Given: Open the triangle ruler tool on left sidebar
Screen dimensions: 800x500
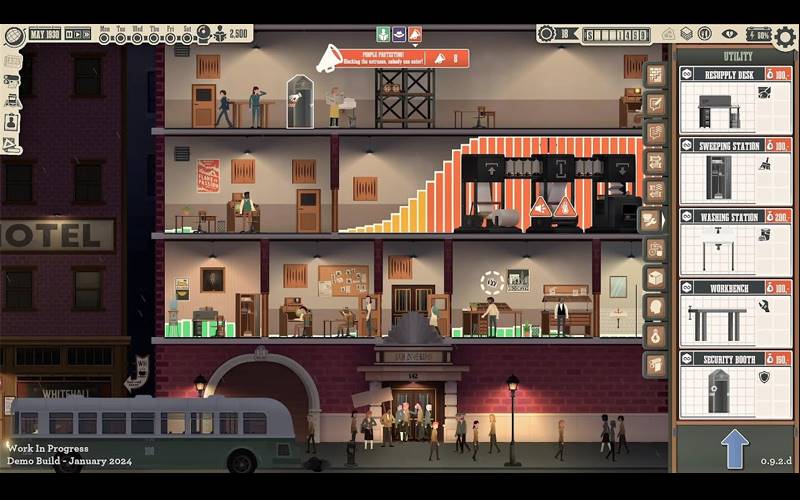Looking at the screenshot, I should [11, 144].
